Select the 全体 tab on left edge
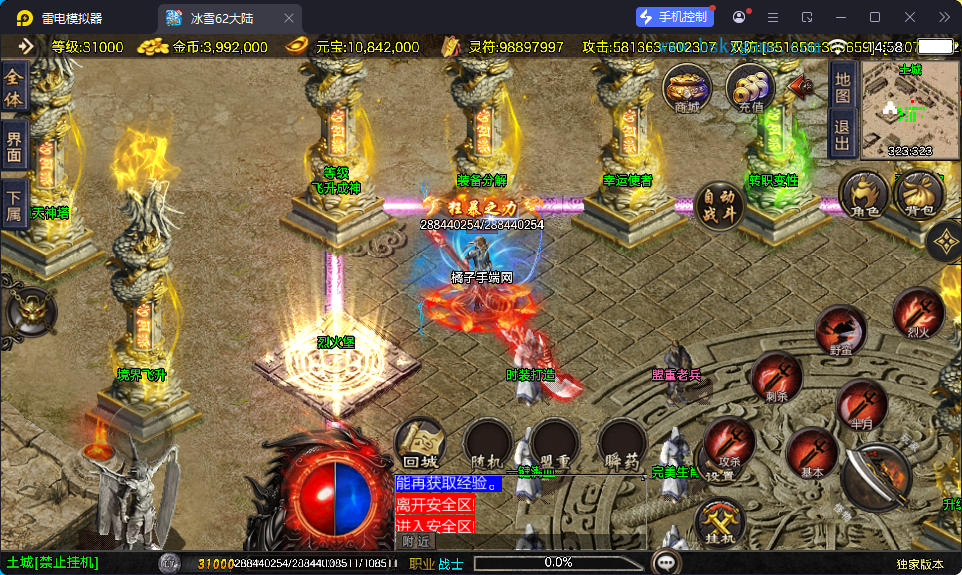962x575 pixels. [x=13, y=87]
